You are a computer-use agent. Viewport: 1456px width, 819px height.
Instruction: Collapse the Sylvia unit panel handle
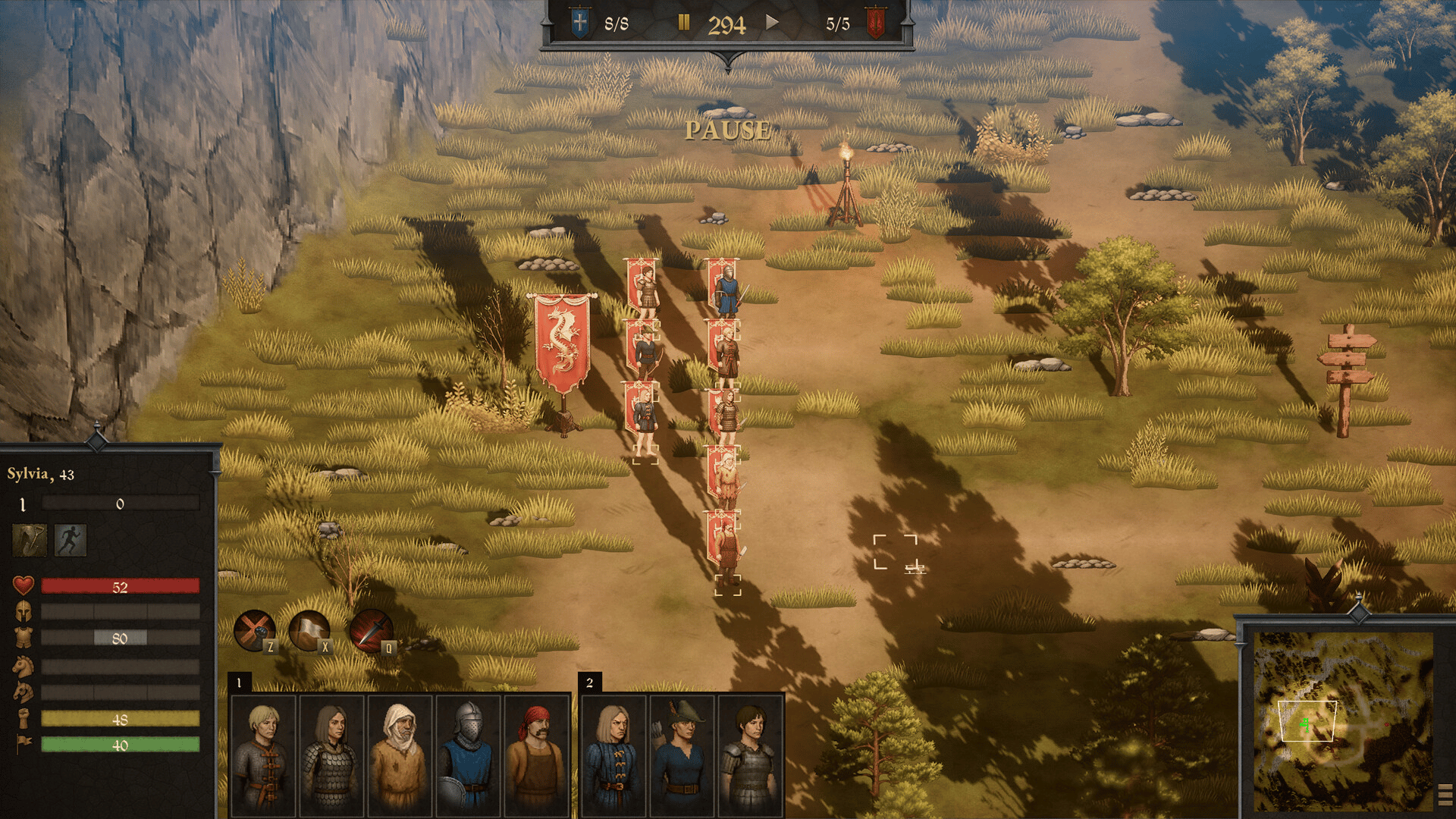tap(97, 438)
